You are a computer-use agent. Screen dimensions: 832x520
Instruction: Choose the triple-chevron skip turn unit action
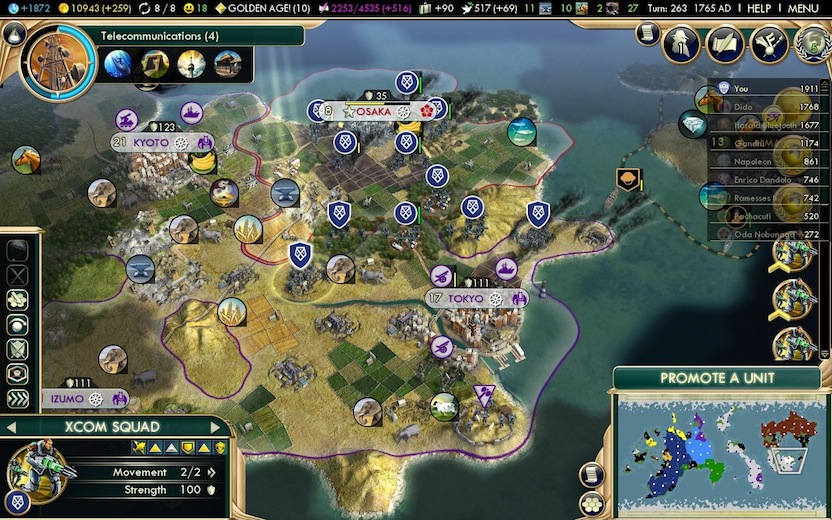[x=16, y=399]
